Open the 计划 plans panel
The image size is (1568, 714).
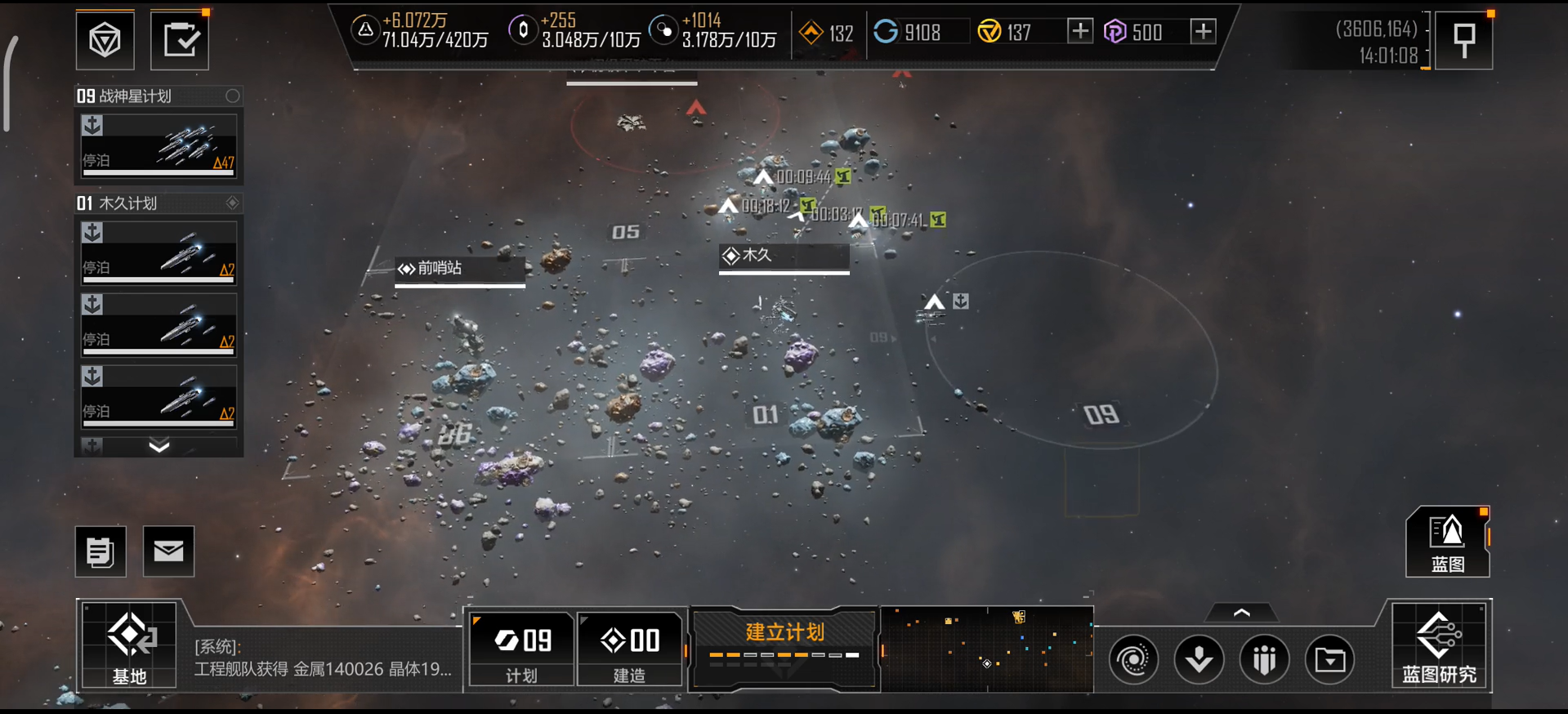(521, 649)
